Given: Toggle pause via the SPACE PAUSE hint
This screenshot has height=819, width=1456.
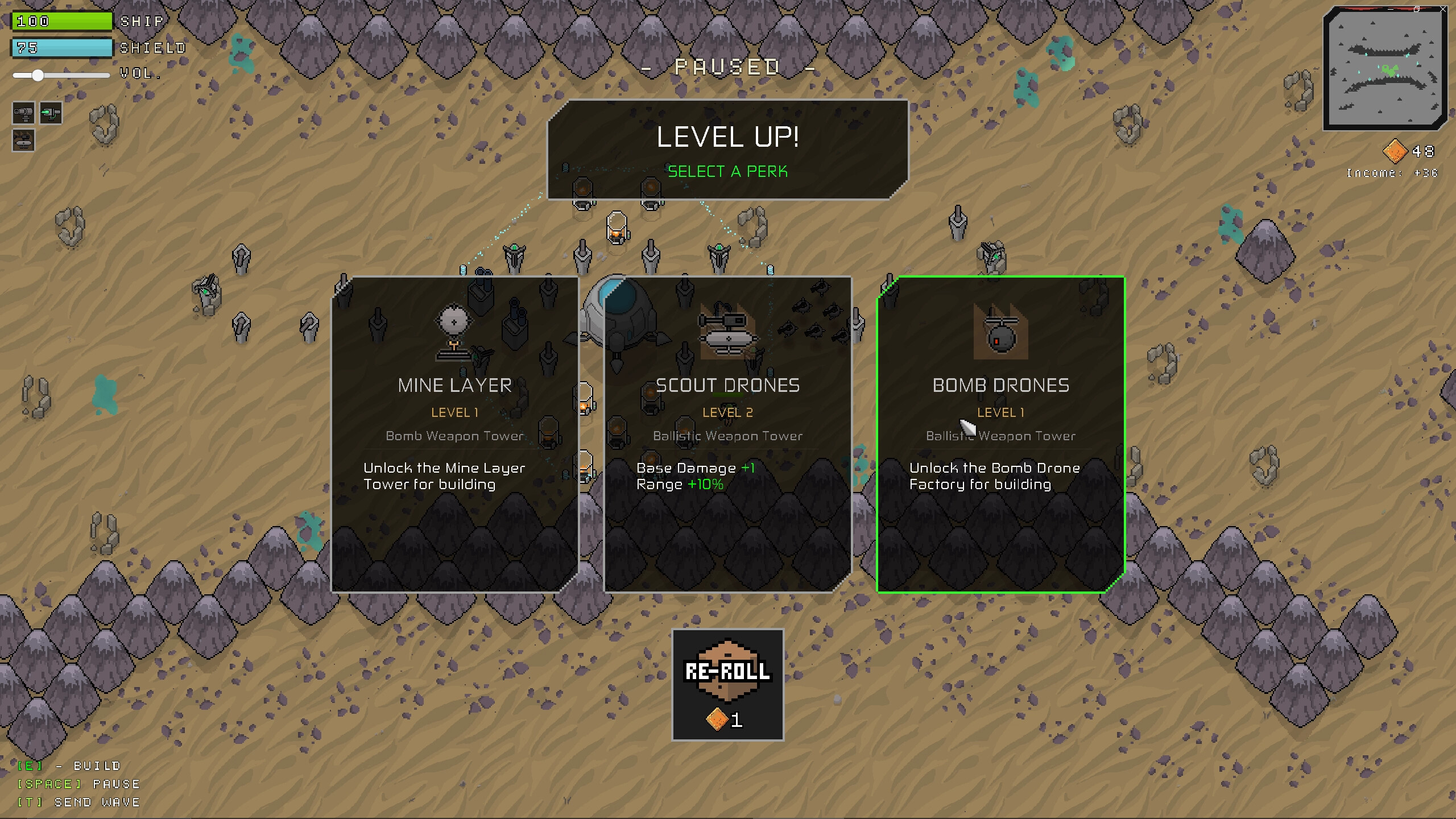Looking at the screenshot, I should pos(78,784).
